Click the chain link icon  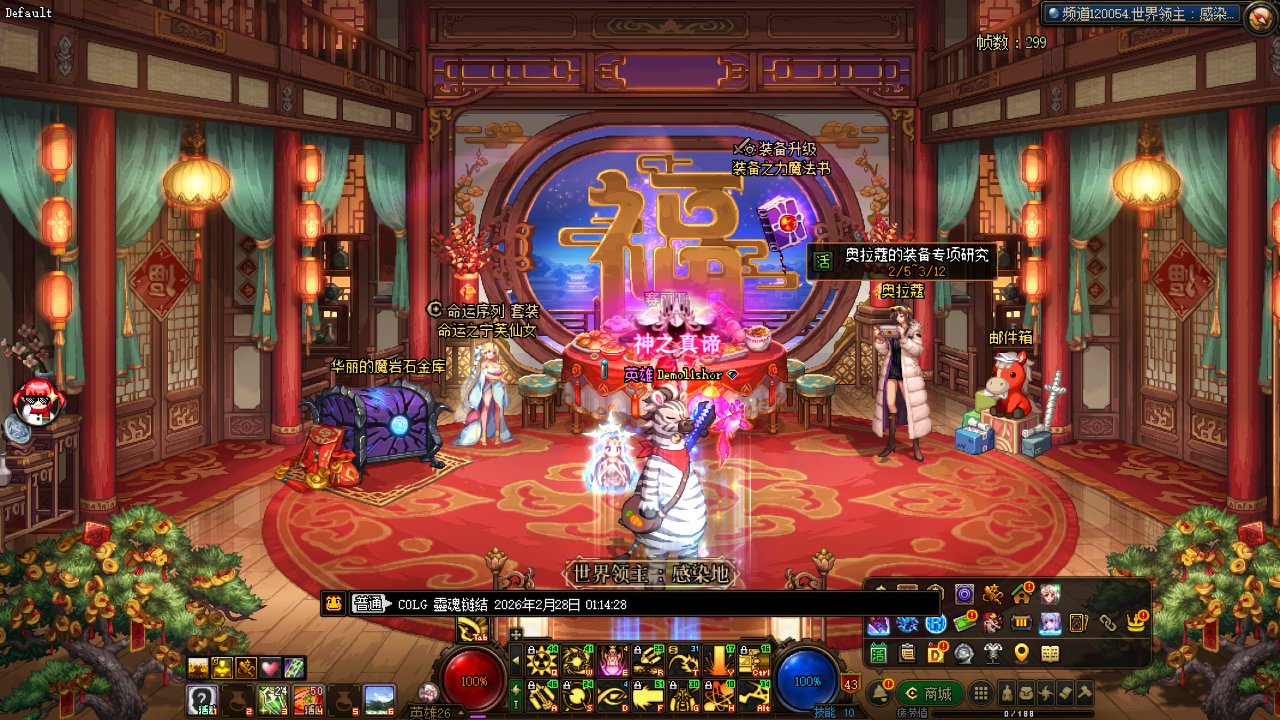point(1107,623)
